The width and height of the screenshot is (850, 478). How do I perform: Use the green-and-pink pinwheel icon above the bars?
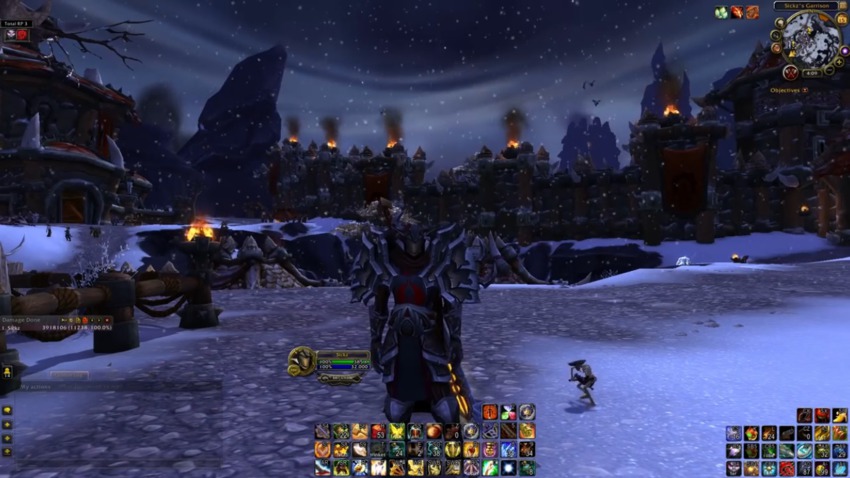[508, 412]
